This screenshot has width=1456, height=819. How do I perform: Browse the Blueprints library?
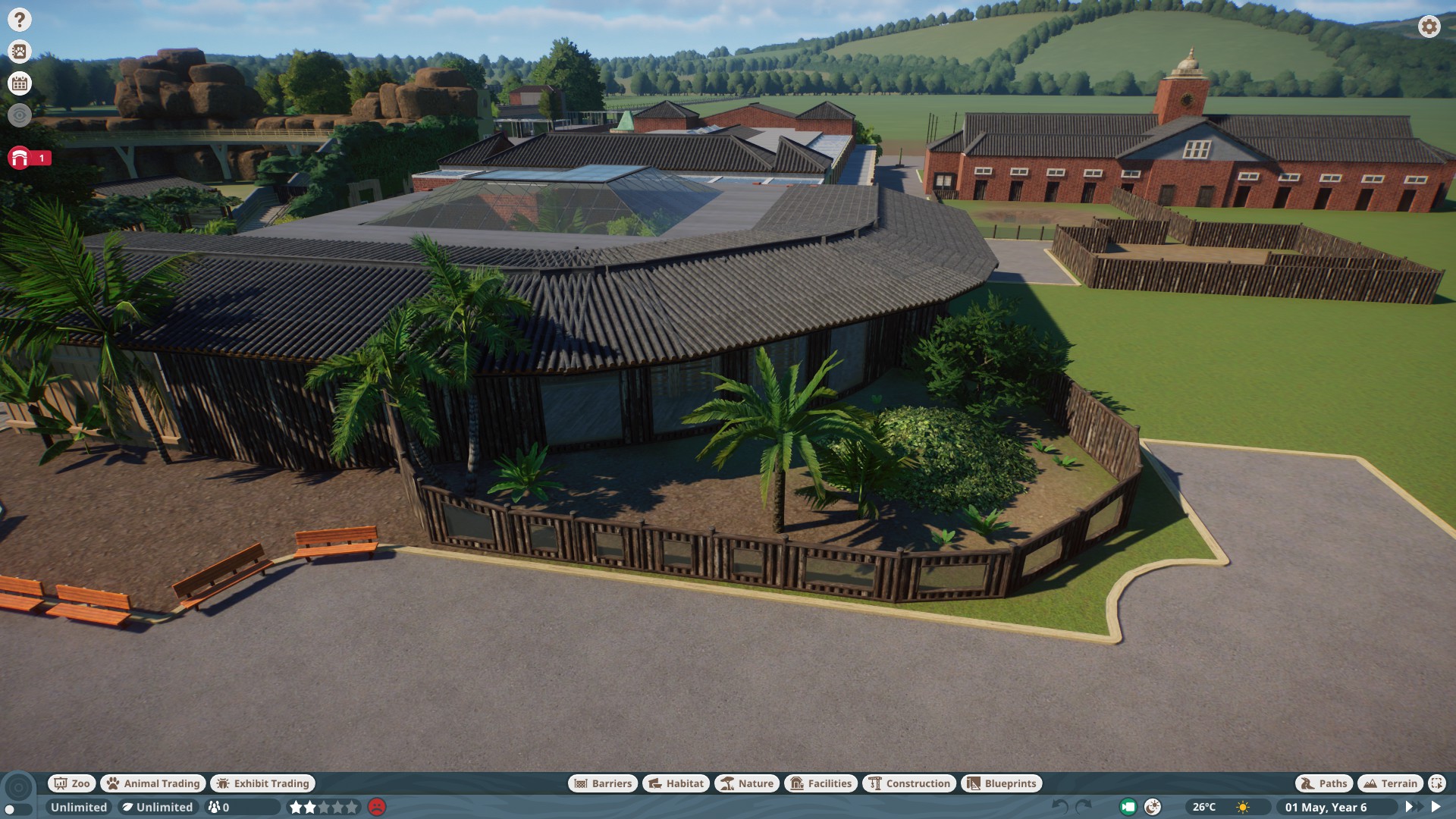tap(1001, 783)
